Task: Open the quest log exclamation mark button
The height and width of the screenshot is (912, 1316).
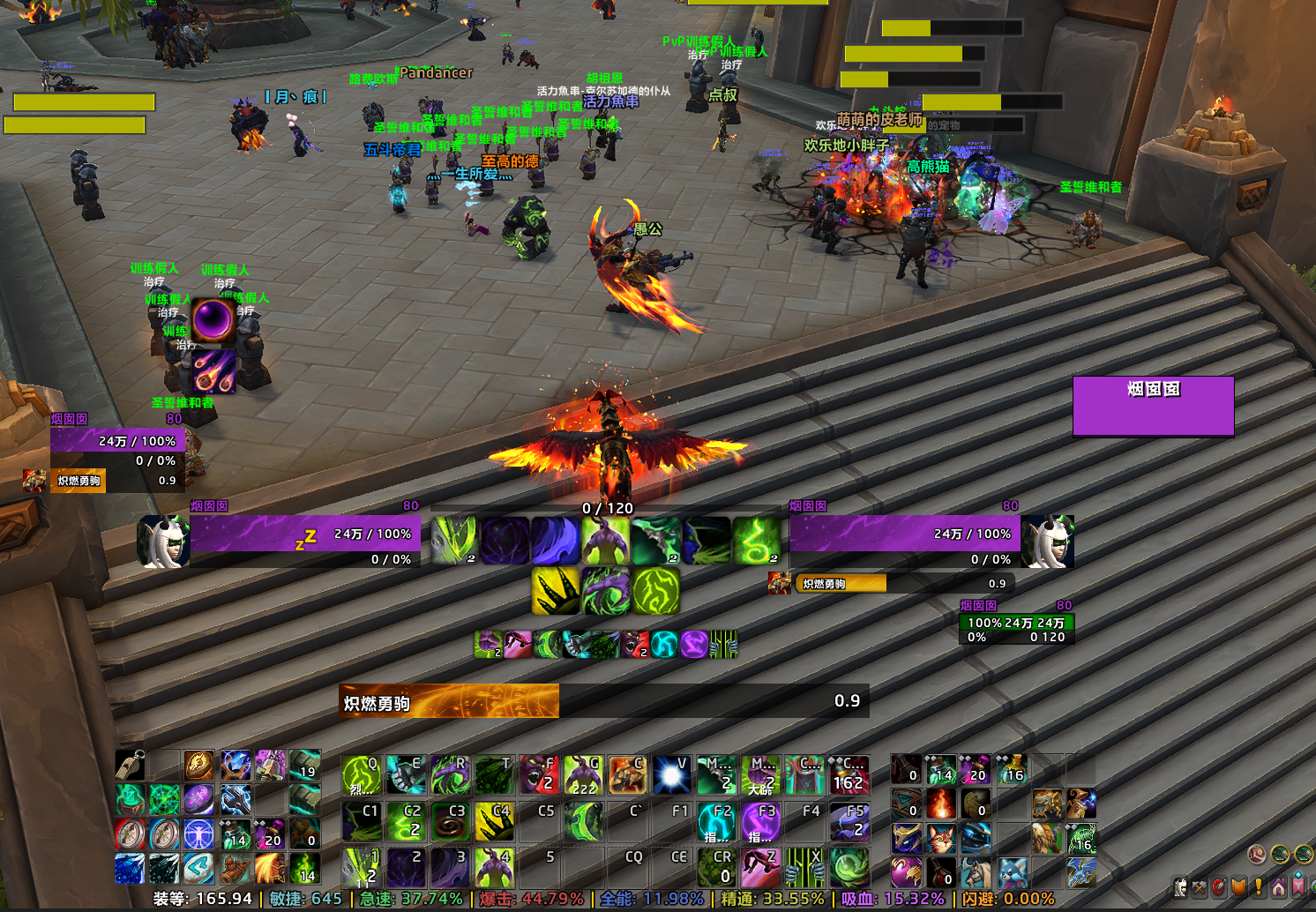Action: point(1259,886)
